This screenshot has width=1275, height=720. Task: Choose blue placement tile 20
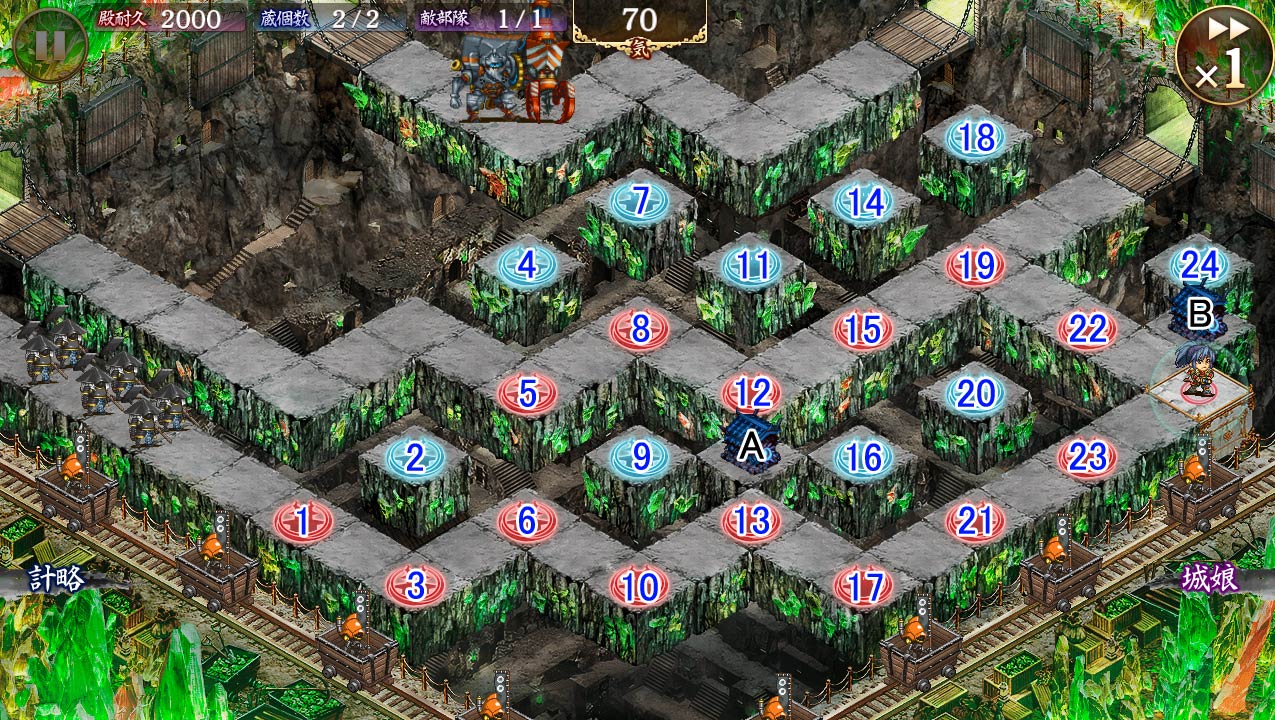click(975, 393)
